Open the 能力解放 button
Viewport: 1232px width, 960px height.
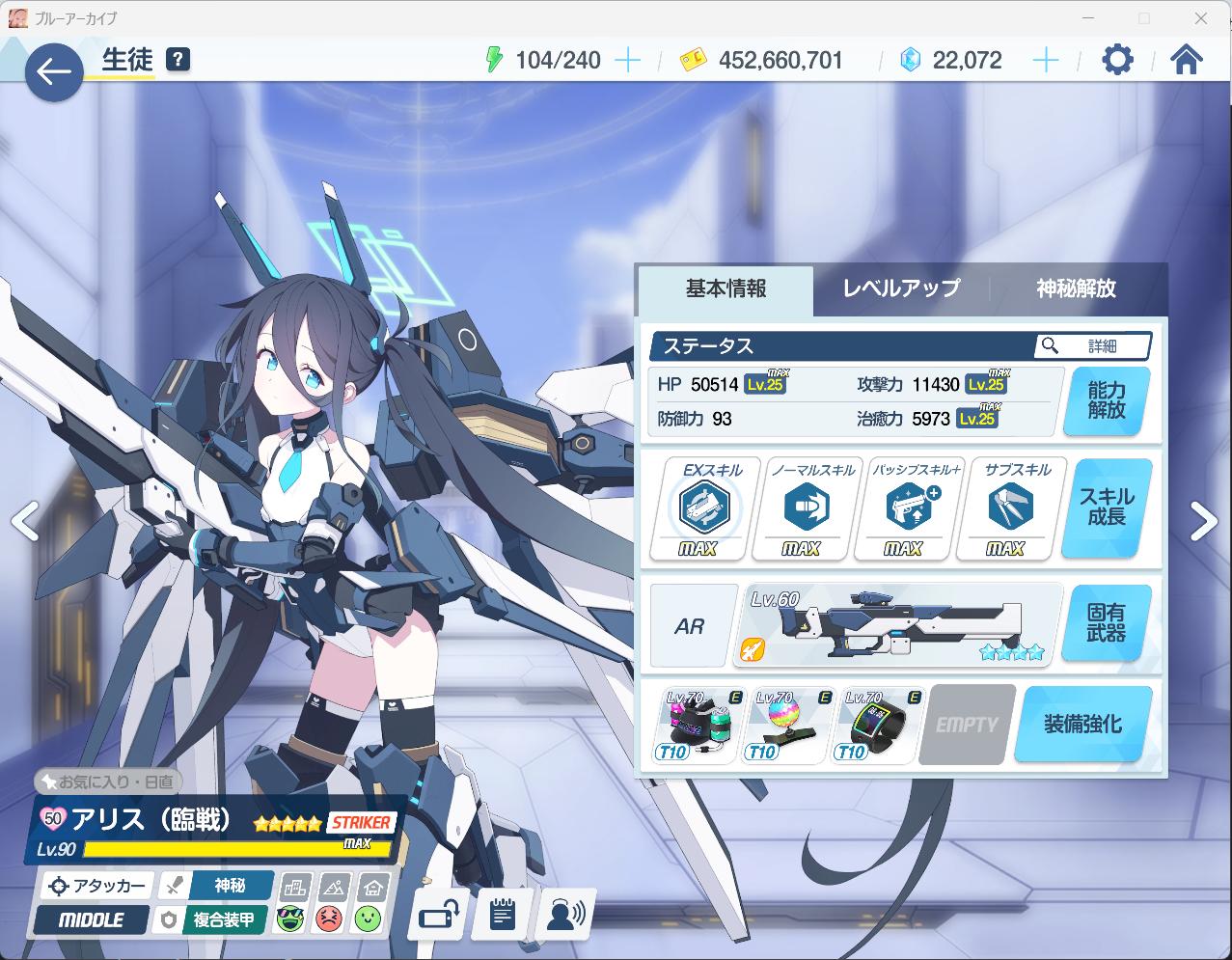1107,401
